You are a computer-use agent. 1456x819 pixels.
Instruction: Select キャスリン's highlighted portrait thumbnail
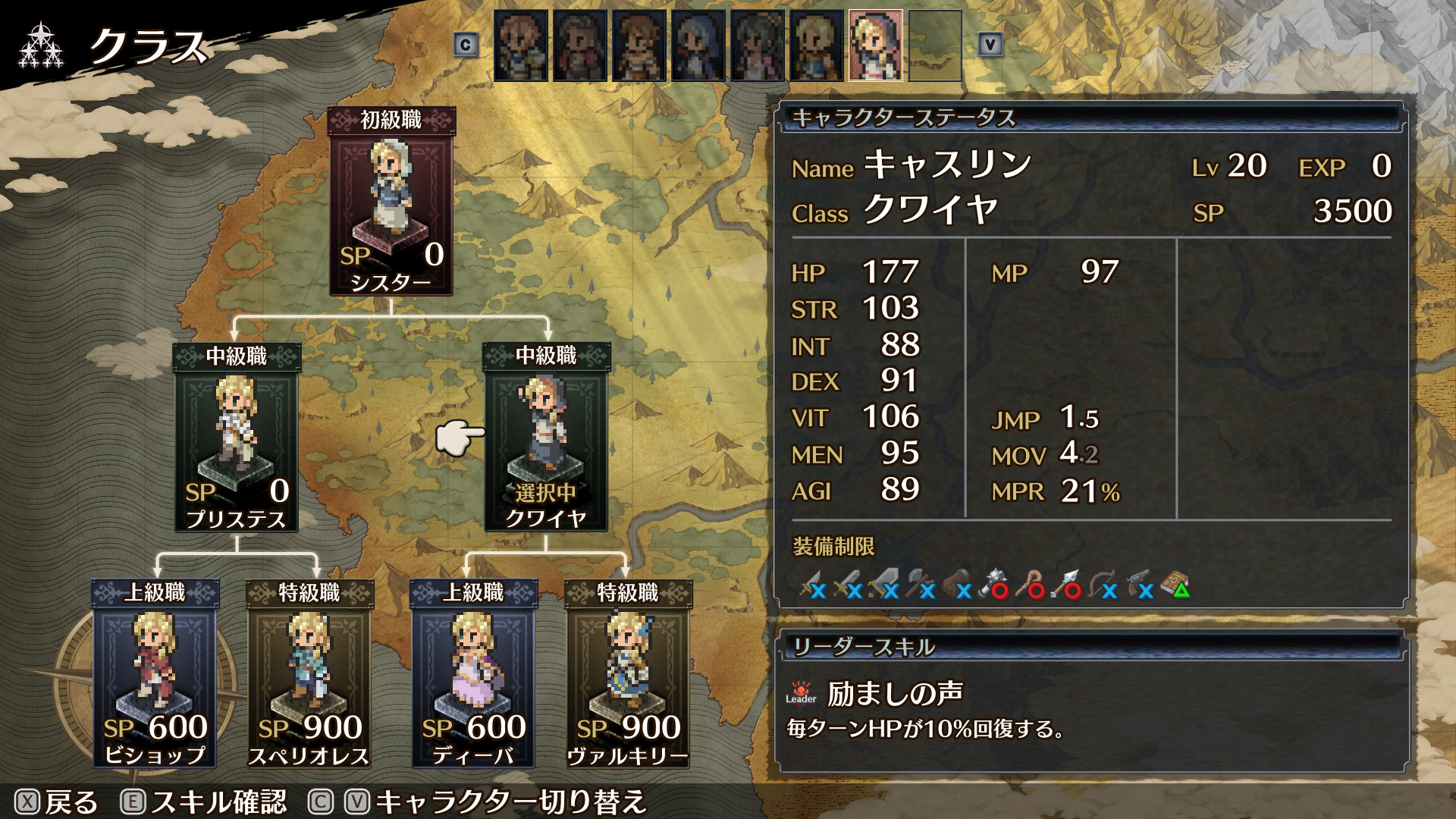pyautogui.click(x=874, y=43)
